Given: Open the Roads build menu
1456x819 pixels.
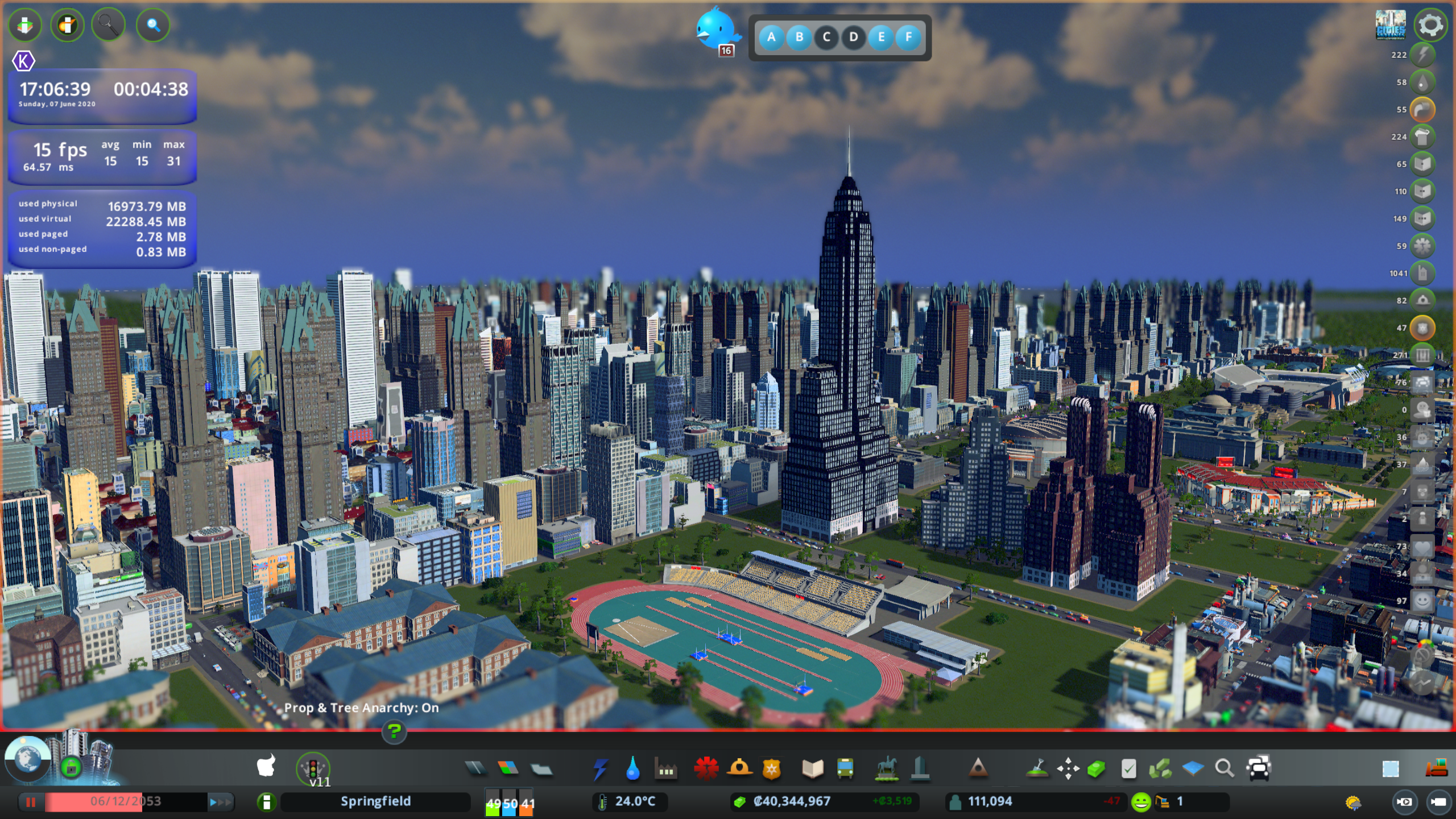Looking at the screenshot, I should 475,769.
